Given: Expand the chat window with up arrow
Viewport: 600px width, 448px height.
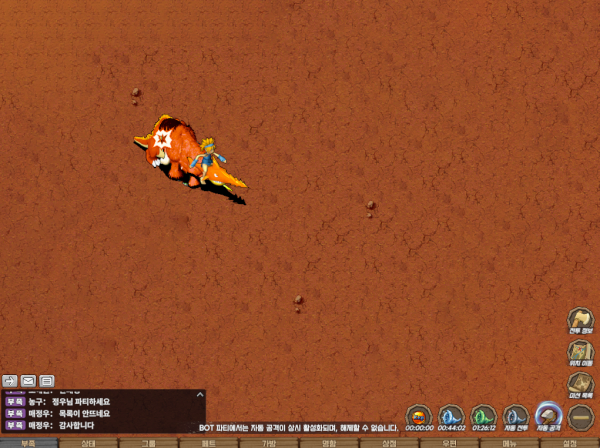Looking at the screenshot, I should [199, 395].
